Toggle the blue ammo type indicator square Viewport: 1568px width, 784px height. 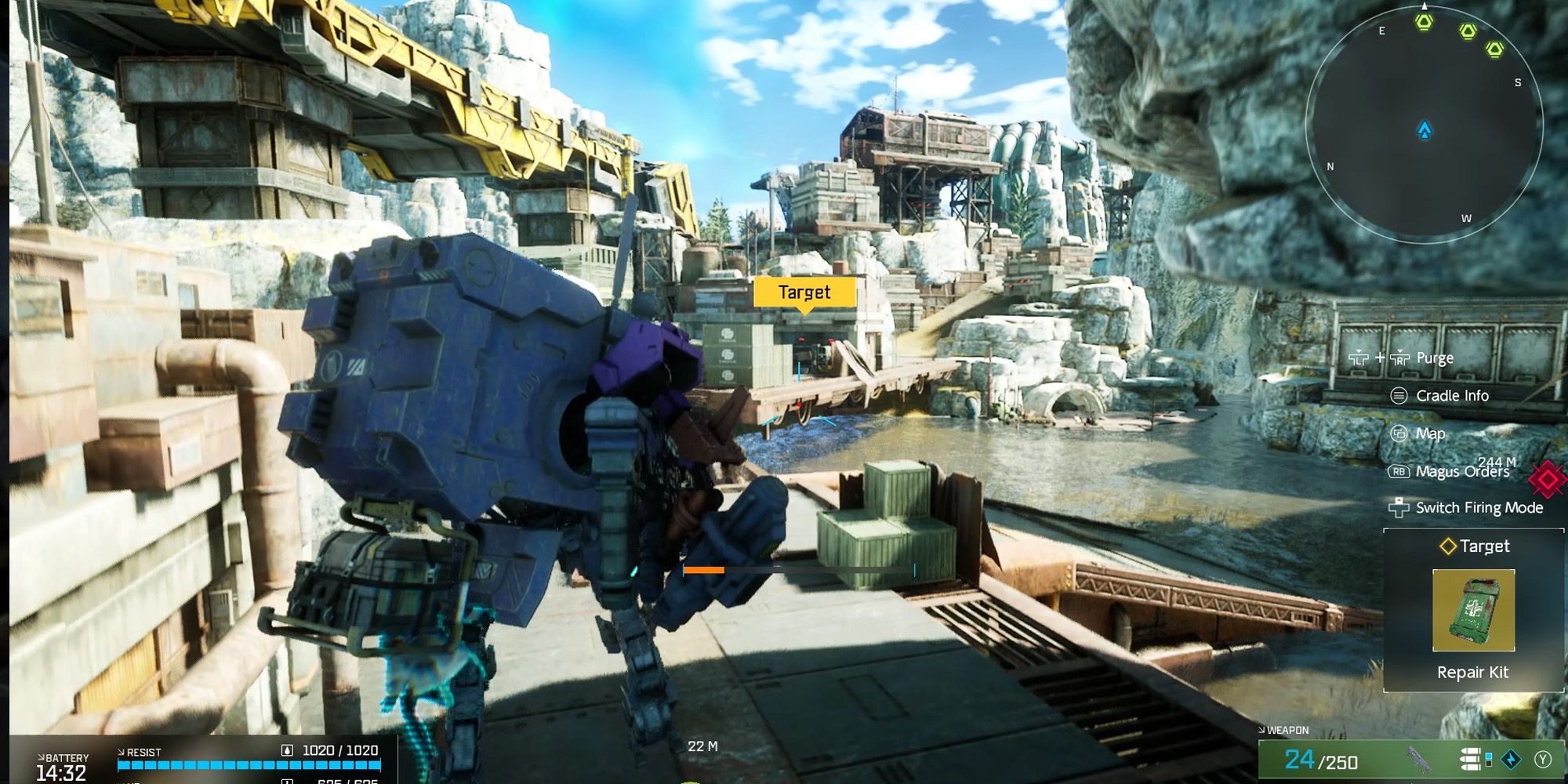[x=1489, y=754]
